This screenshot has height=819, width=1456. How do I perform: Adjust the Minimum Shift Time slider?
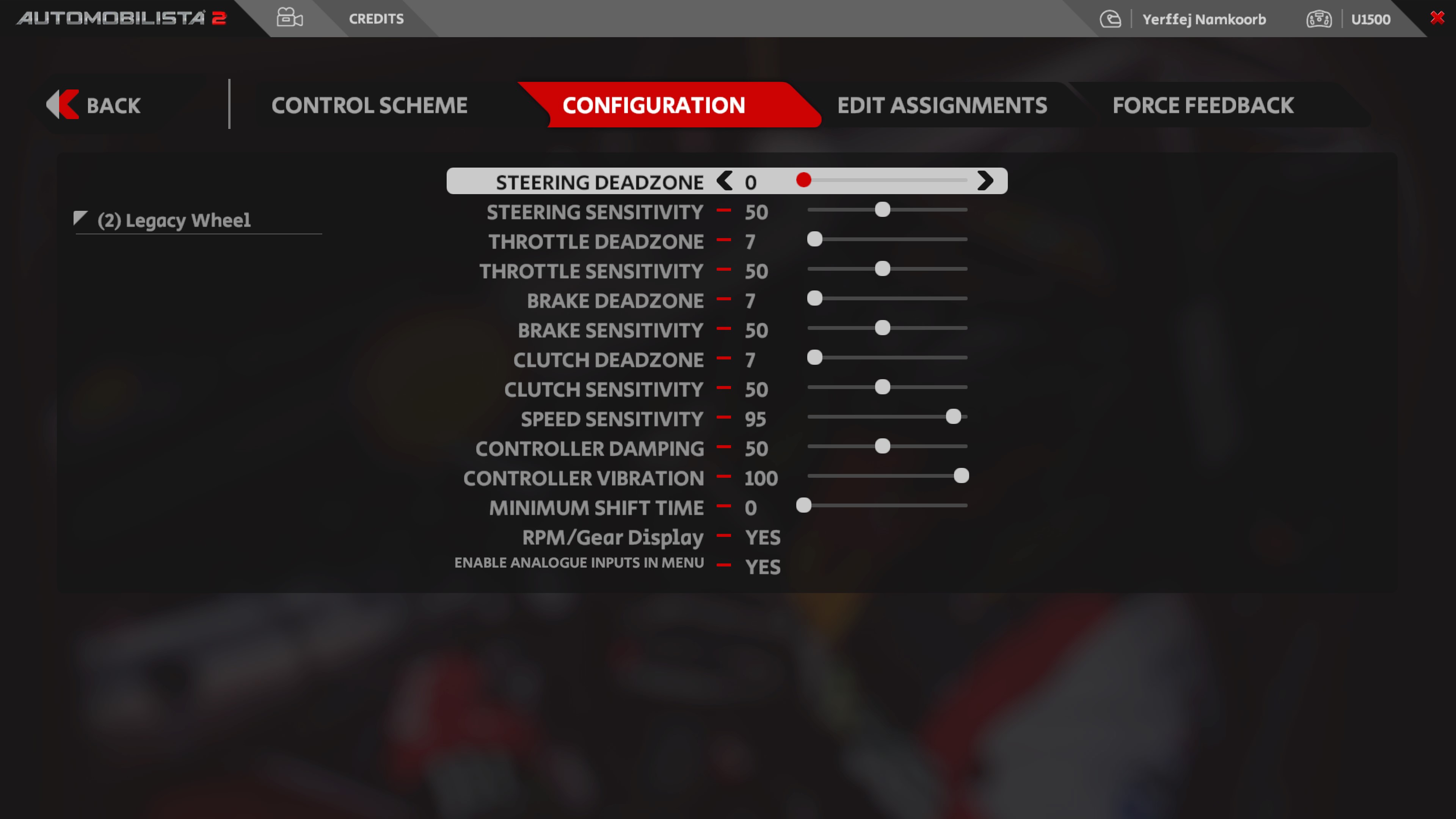[803, 505]
